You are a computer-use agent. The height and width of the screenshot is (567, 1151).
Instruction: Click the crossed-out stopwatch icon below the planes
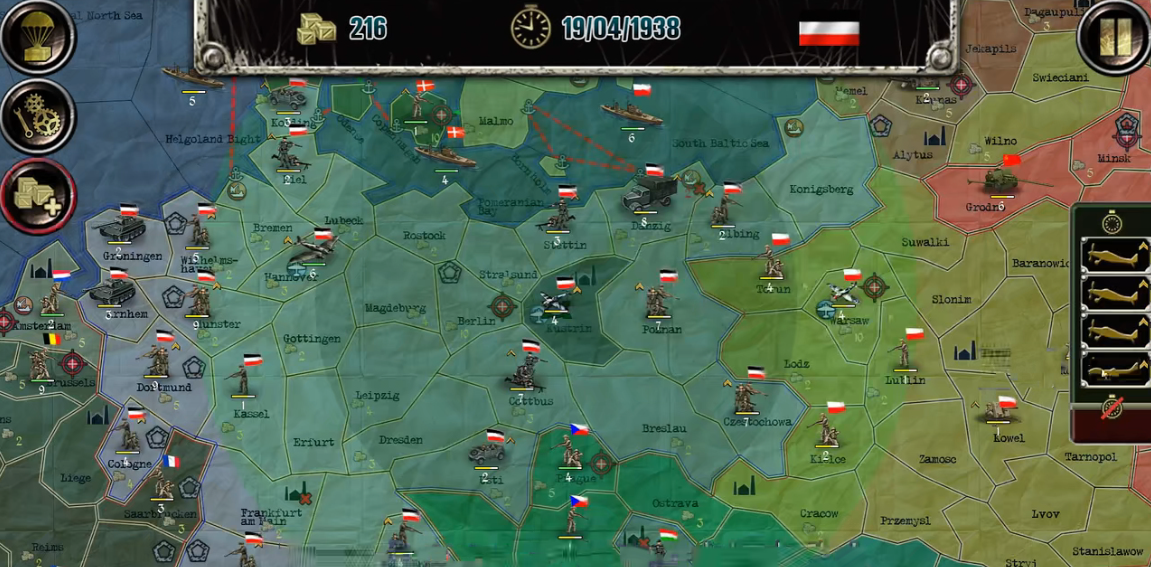tap(1110, 408)
